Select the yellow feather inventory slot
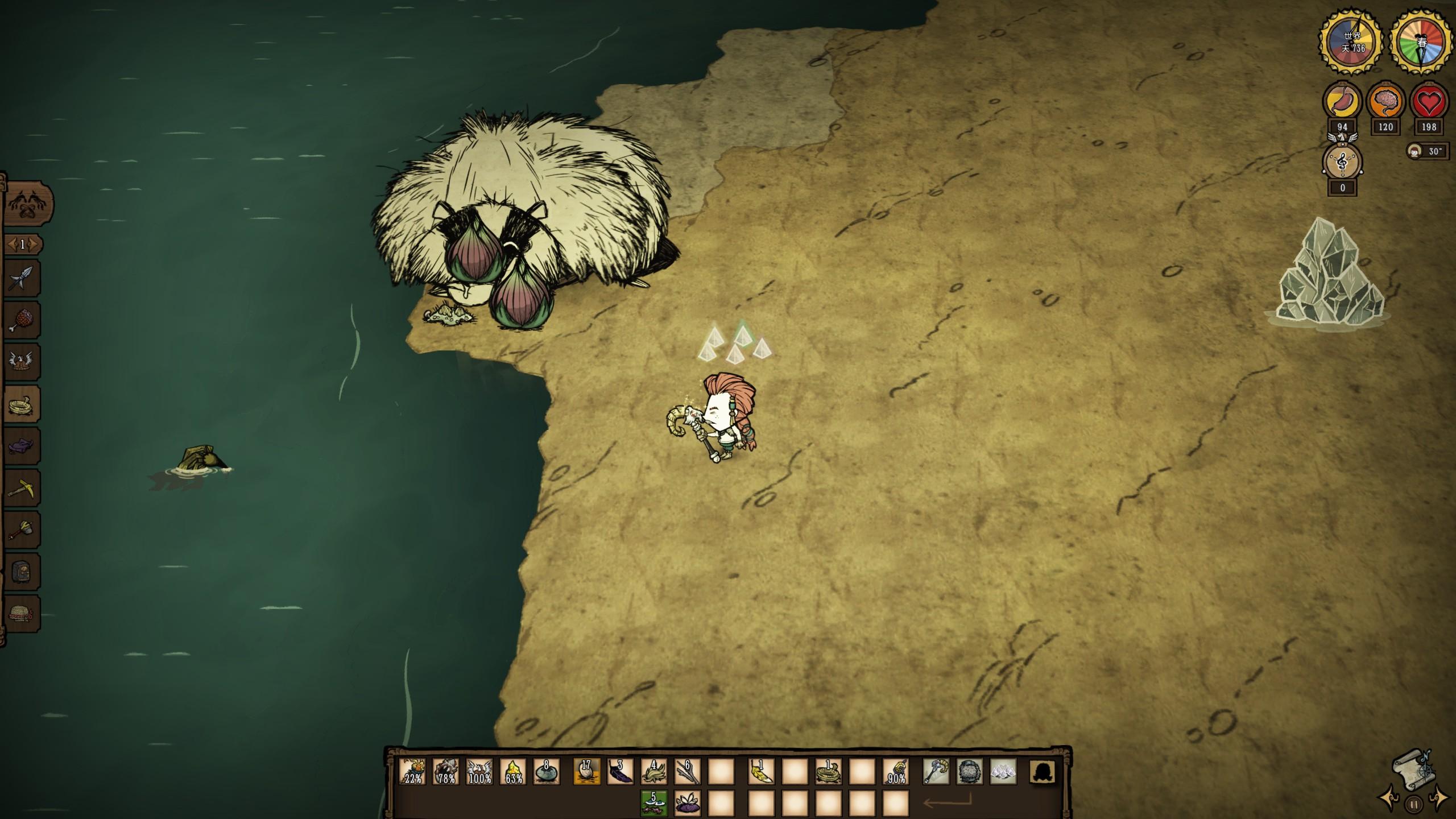 coord(761,772)
